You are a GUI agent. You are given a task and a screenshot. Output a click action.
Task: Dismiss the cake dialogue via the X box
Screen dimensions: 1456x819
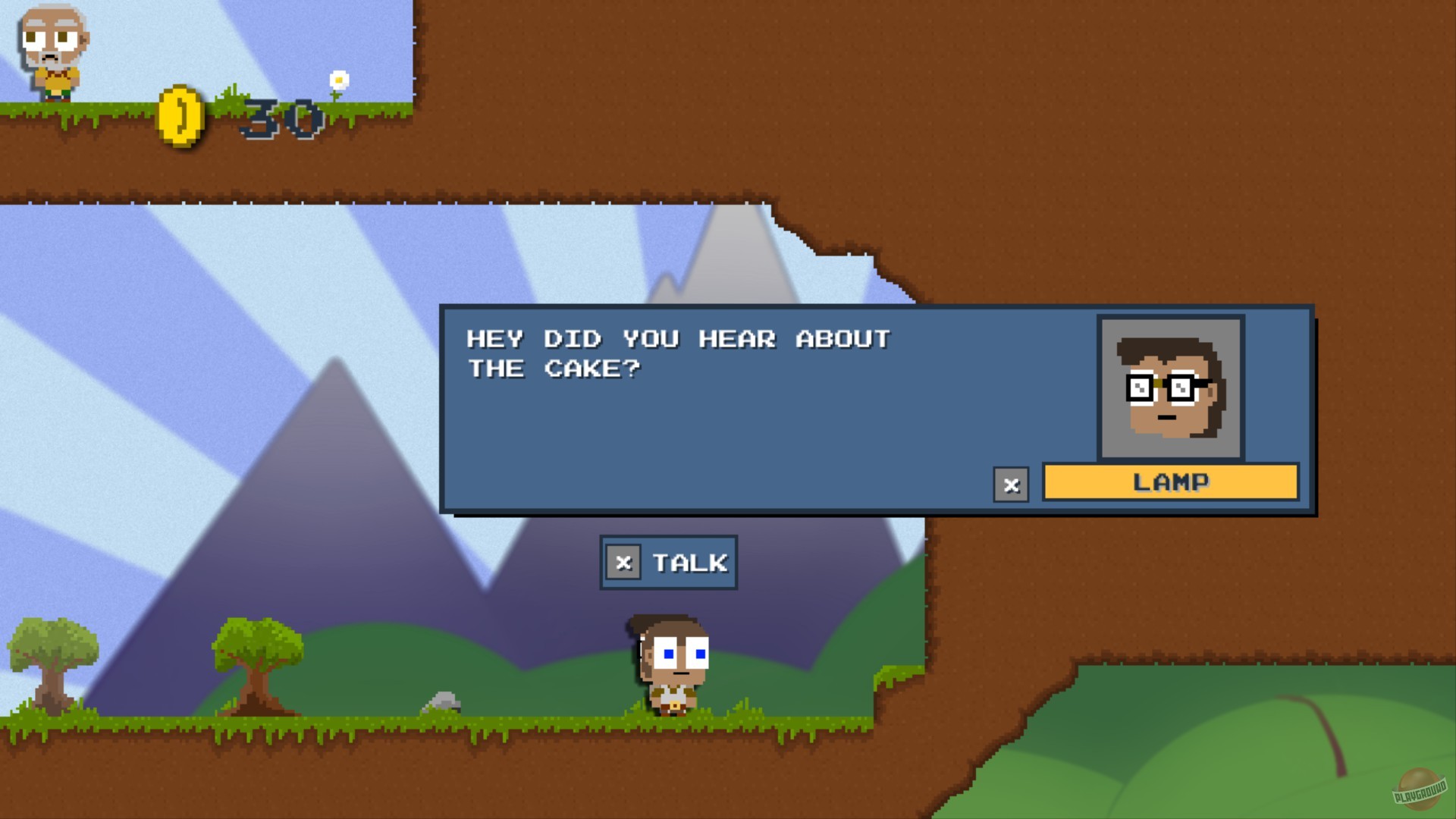pos(1011,485)
